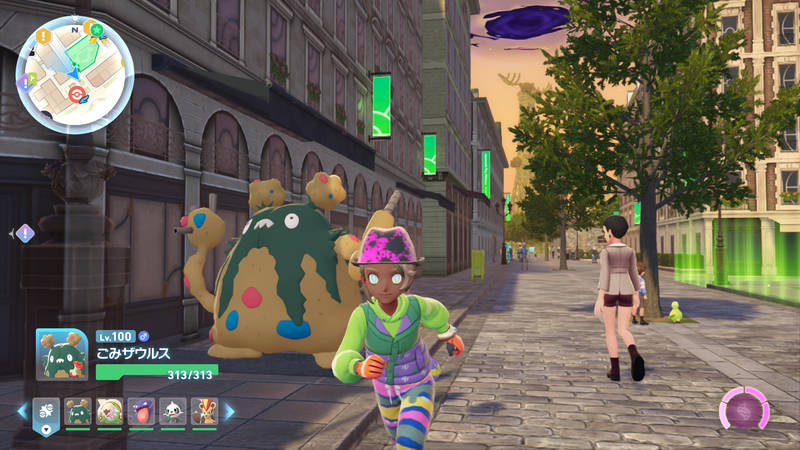Select the orange crested party Pokémon
Viewport: 800px width, 450px height.
point(204,411)
